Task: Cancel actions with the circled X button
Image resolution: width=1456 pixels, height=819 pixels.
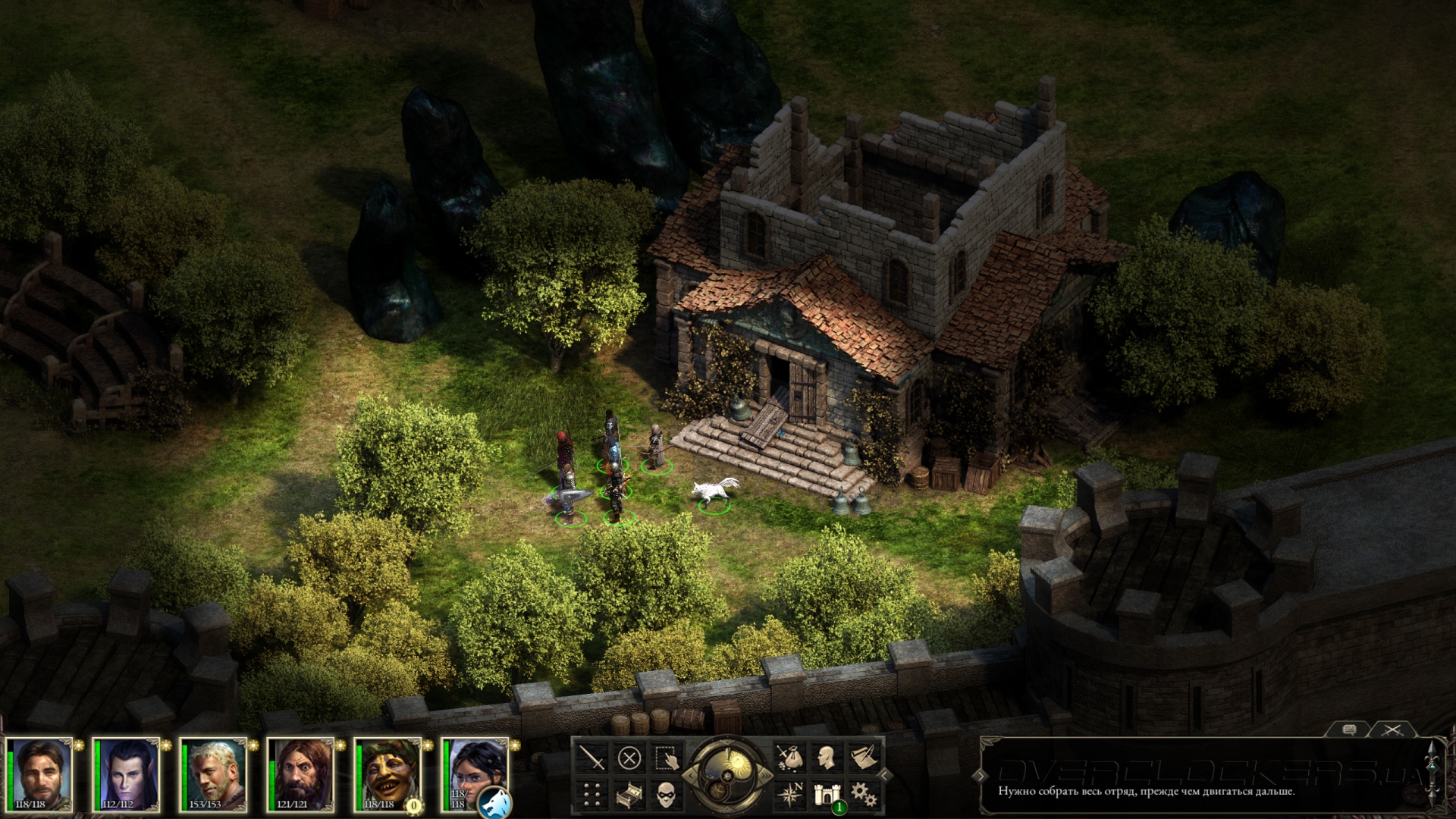Action: coord(629,758)
